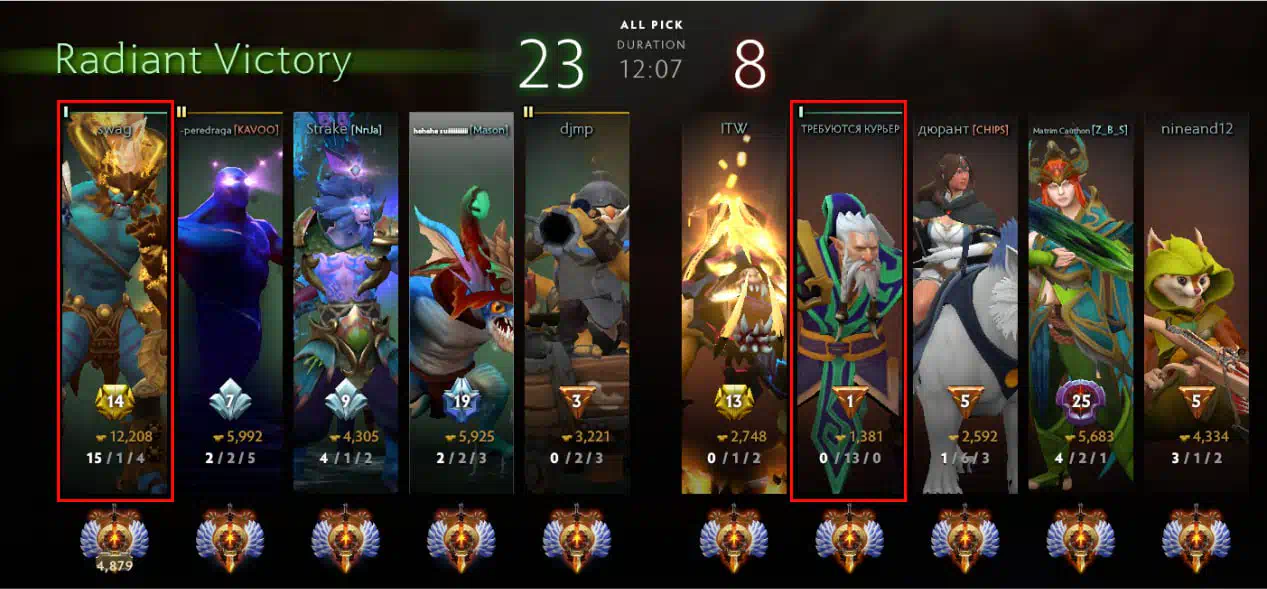Choose дюрант [CHIPS] Mirana player card

(x=964, y=300)
